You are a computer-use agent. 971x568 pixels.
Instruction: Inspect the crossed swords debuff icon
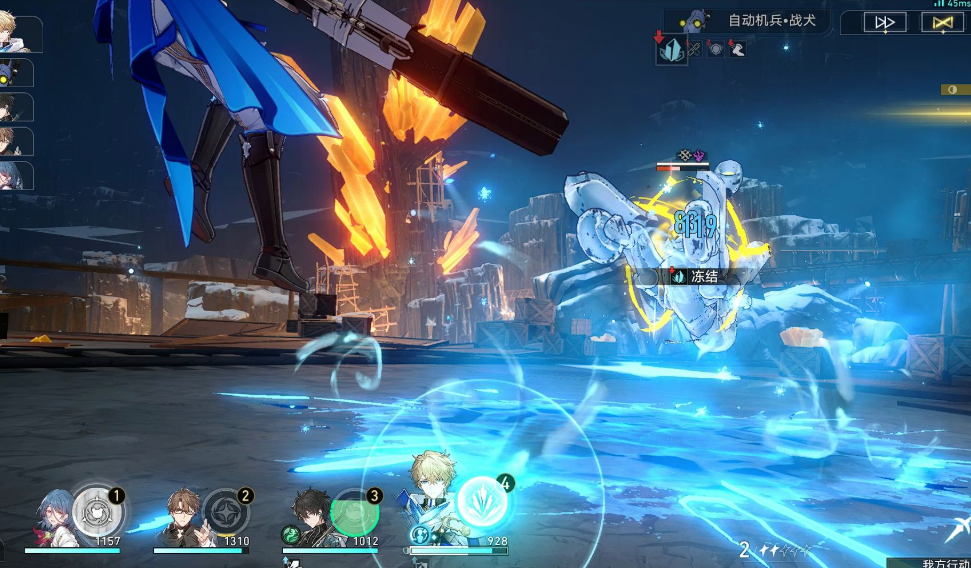pyautogui.click(x=694, y=48)
